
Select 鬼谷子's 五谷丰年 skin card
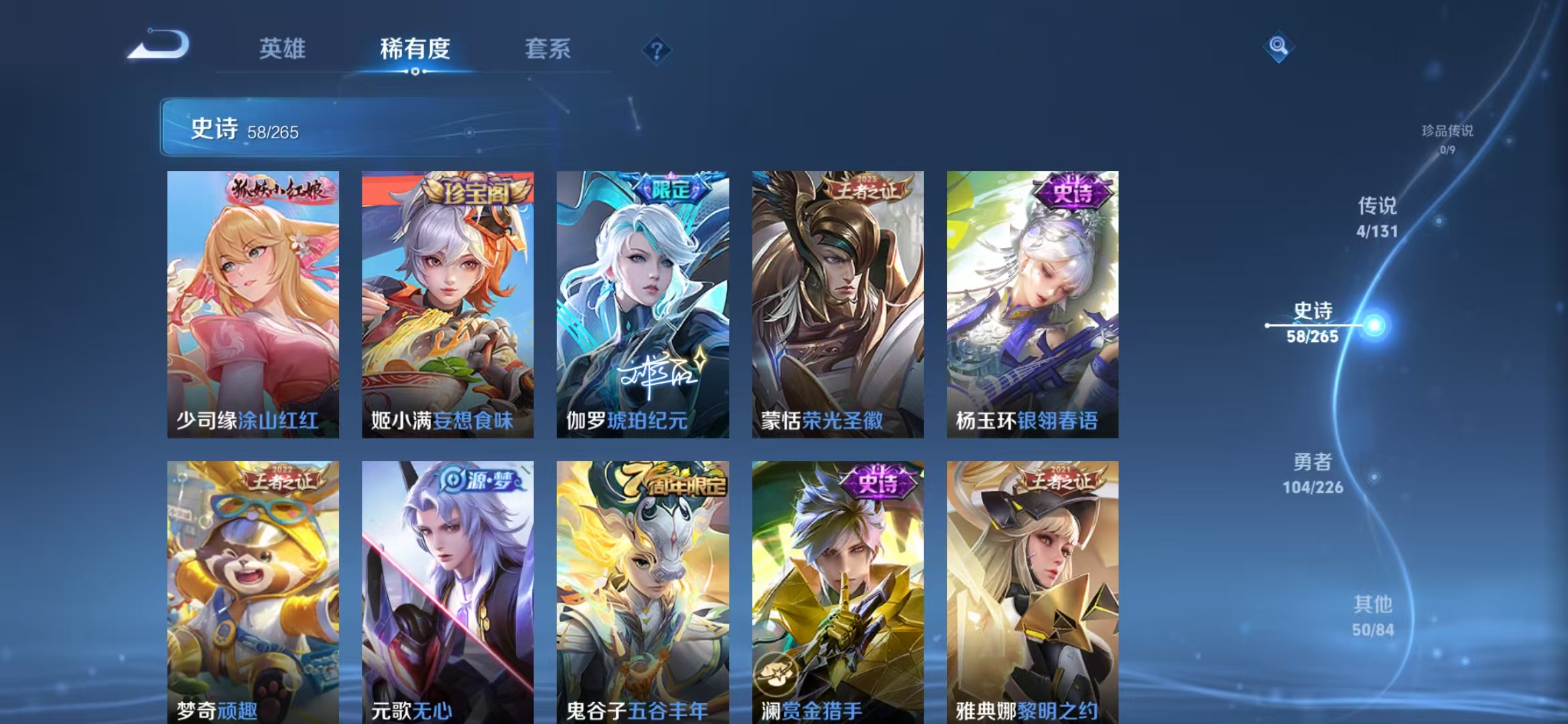click(642, 590)
